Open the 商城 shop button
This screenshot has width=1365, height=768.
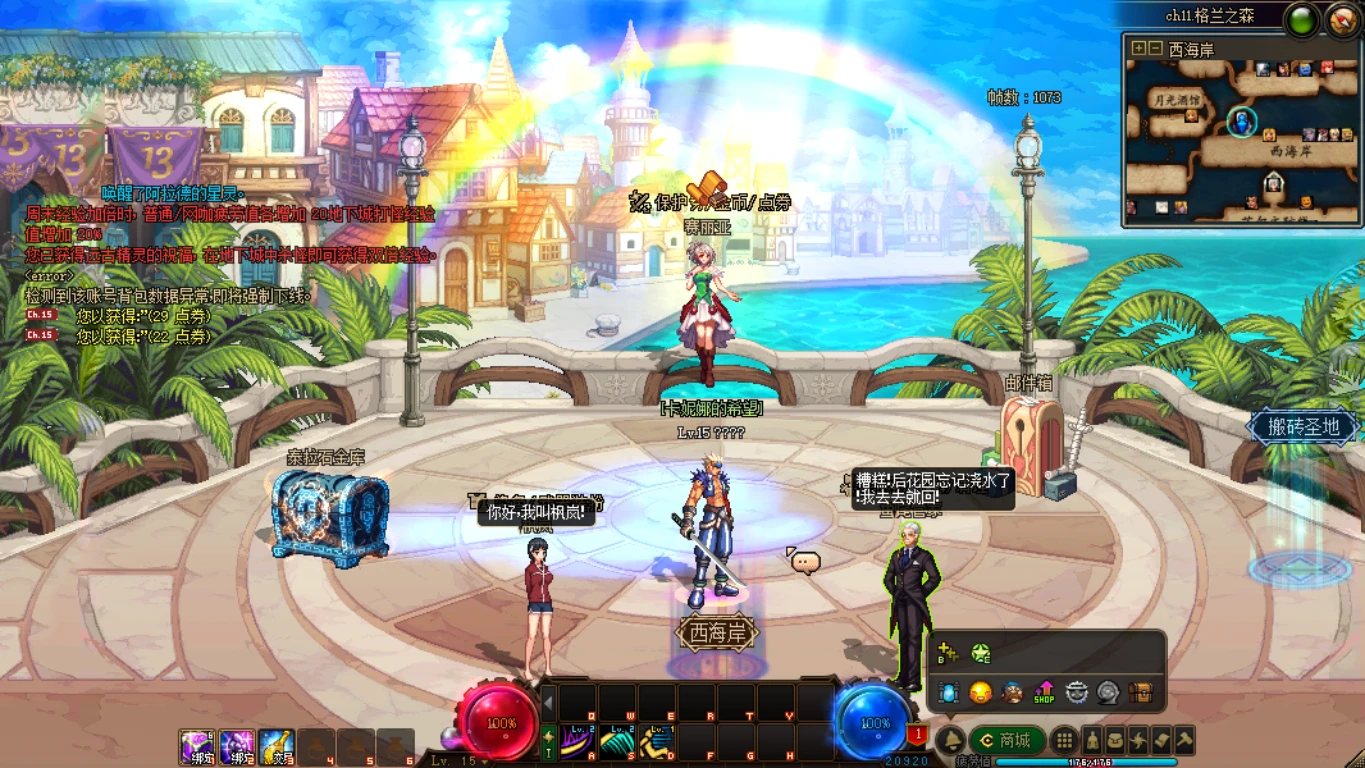(x=1007, y=740)
